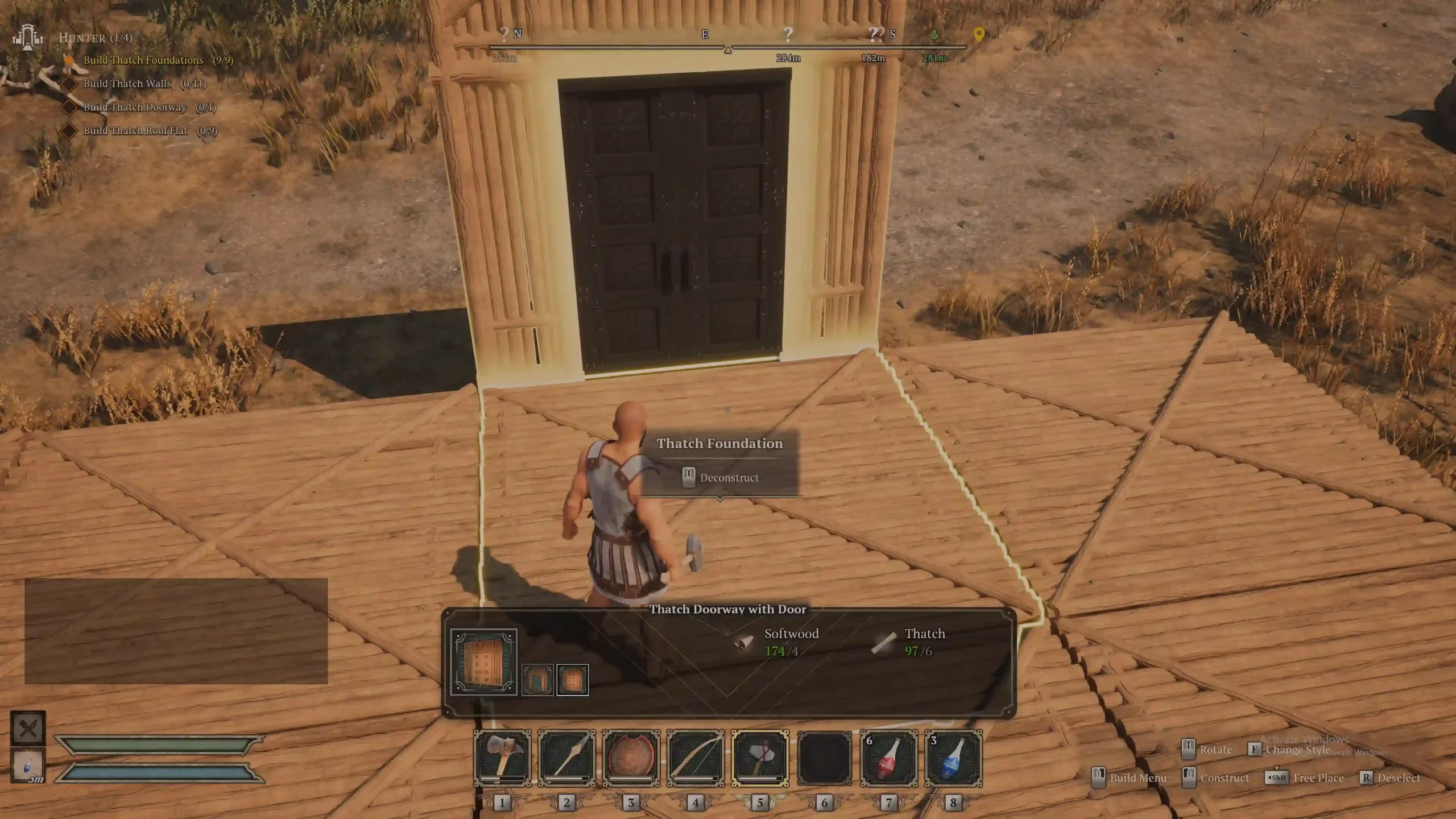Click the fork and knife hunger icon
This screenshot has height=819, width=1456.
pyautogui.click(x=28, y=728)
